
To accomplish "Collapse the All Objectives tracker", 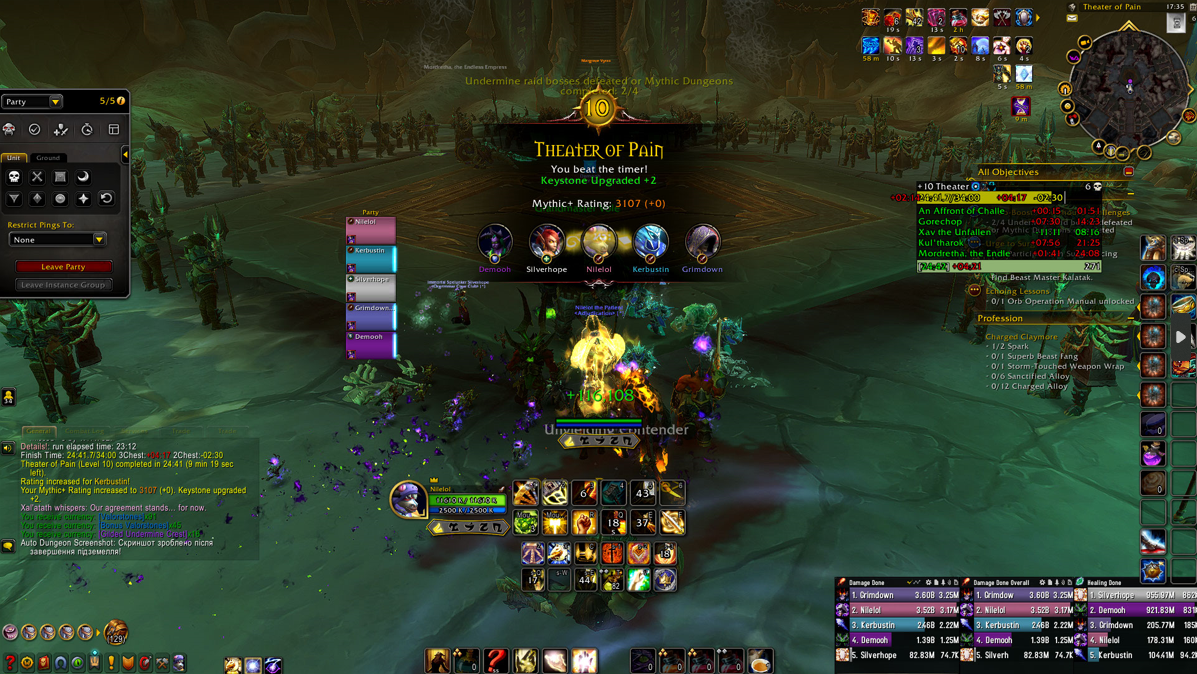I will (x=1129, y=172).
